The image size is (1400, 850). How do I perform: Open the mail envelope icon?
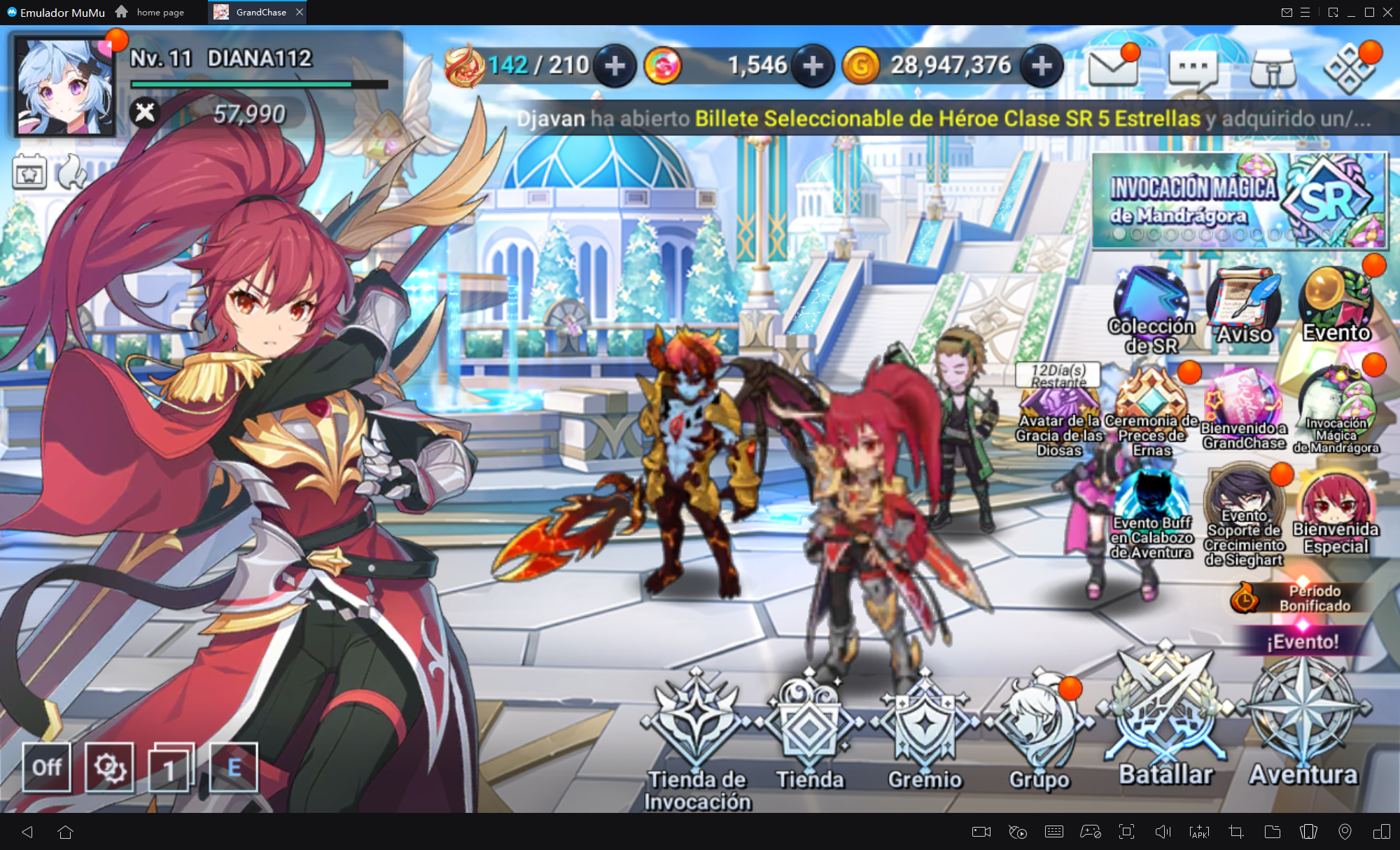pos(1112,68)
